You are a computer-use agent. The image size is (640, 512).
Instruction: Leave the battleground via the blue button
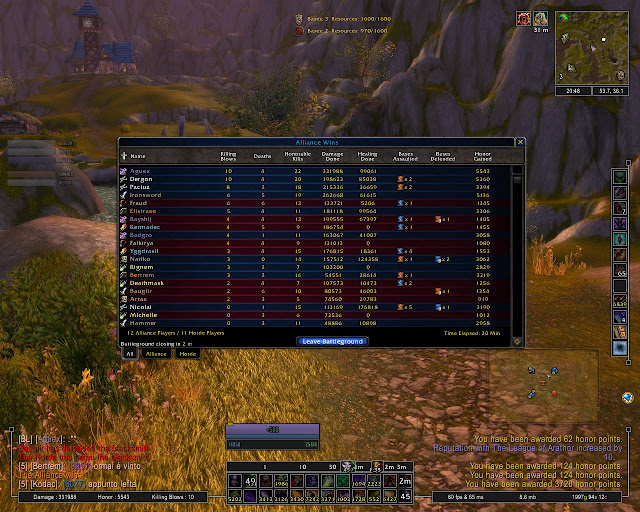(332, 341)
